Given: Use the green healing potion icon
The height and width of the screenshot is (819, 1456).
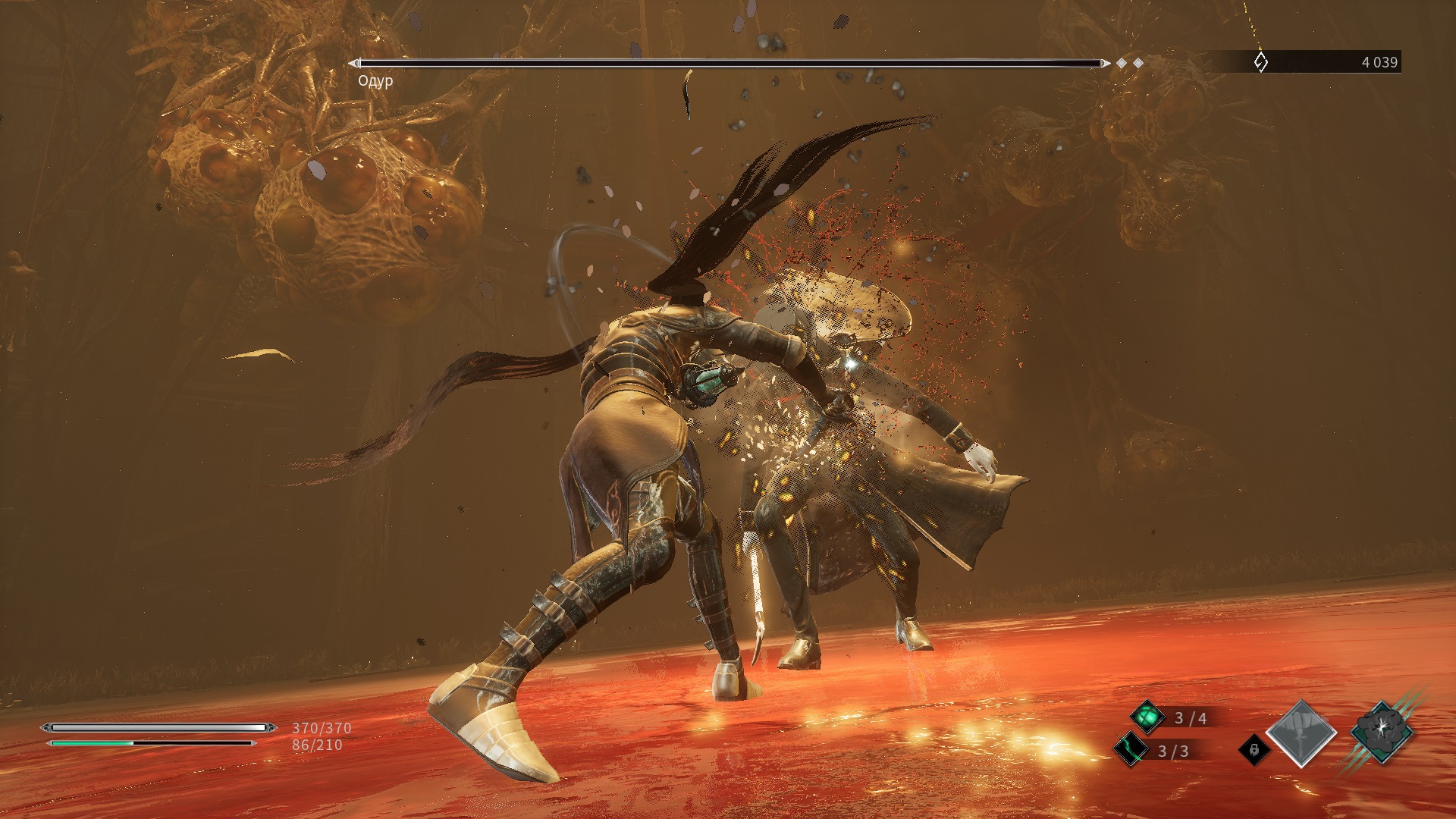Looking at the screenshot, I should [1147, 717].
